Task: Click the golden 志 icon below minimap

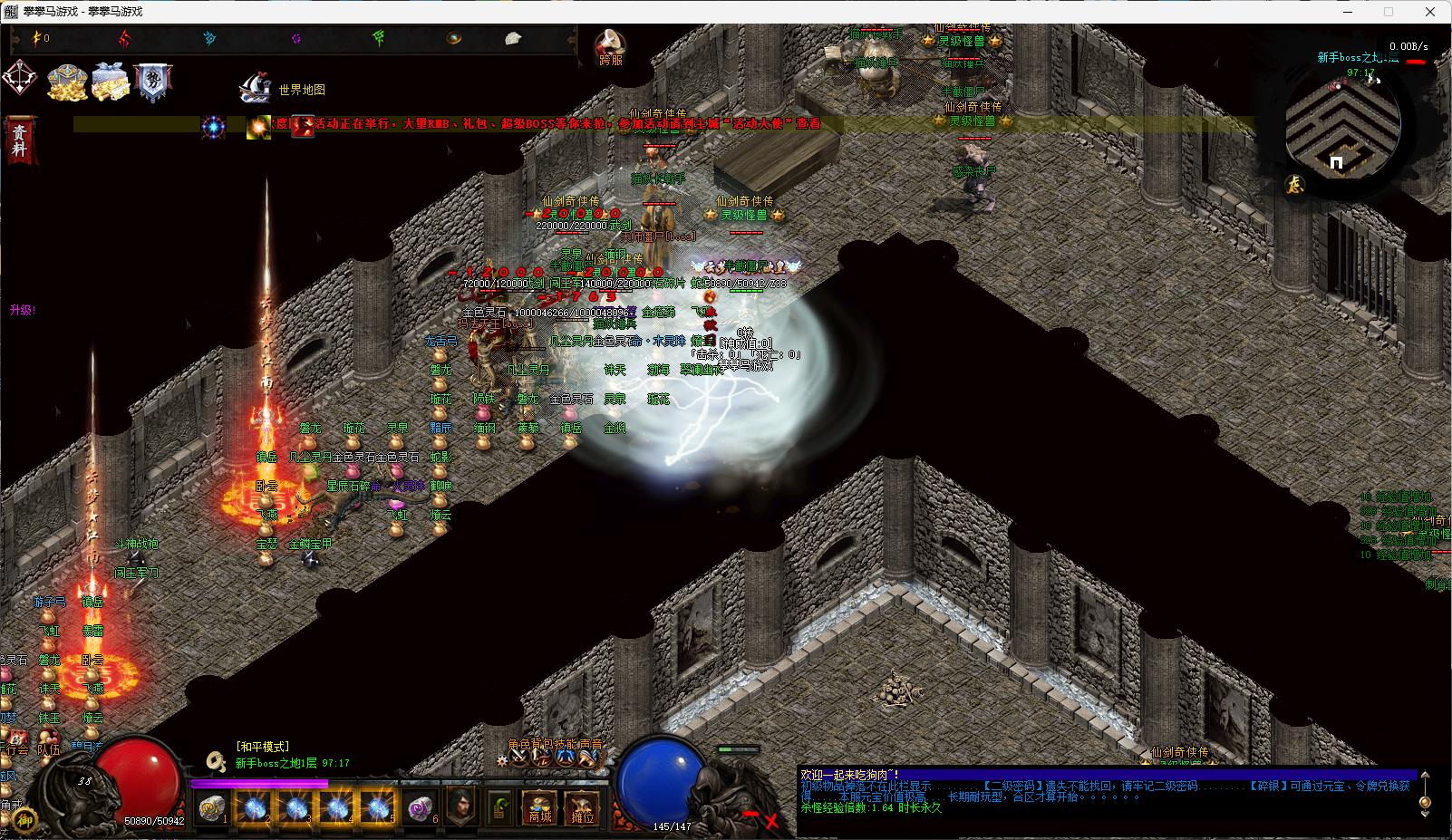Action: click(1295, 184)
